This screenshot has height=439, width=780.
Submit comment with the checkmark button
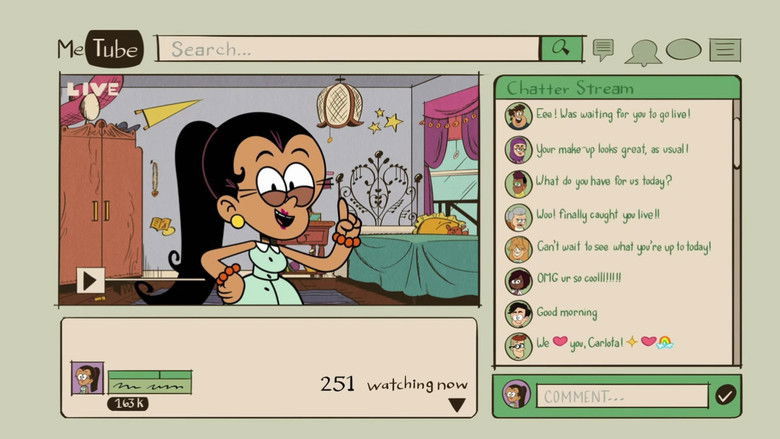point(725,395)
